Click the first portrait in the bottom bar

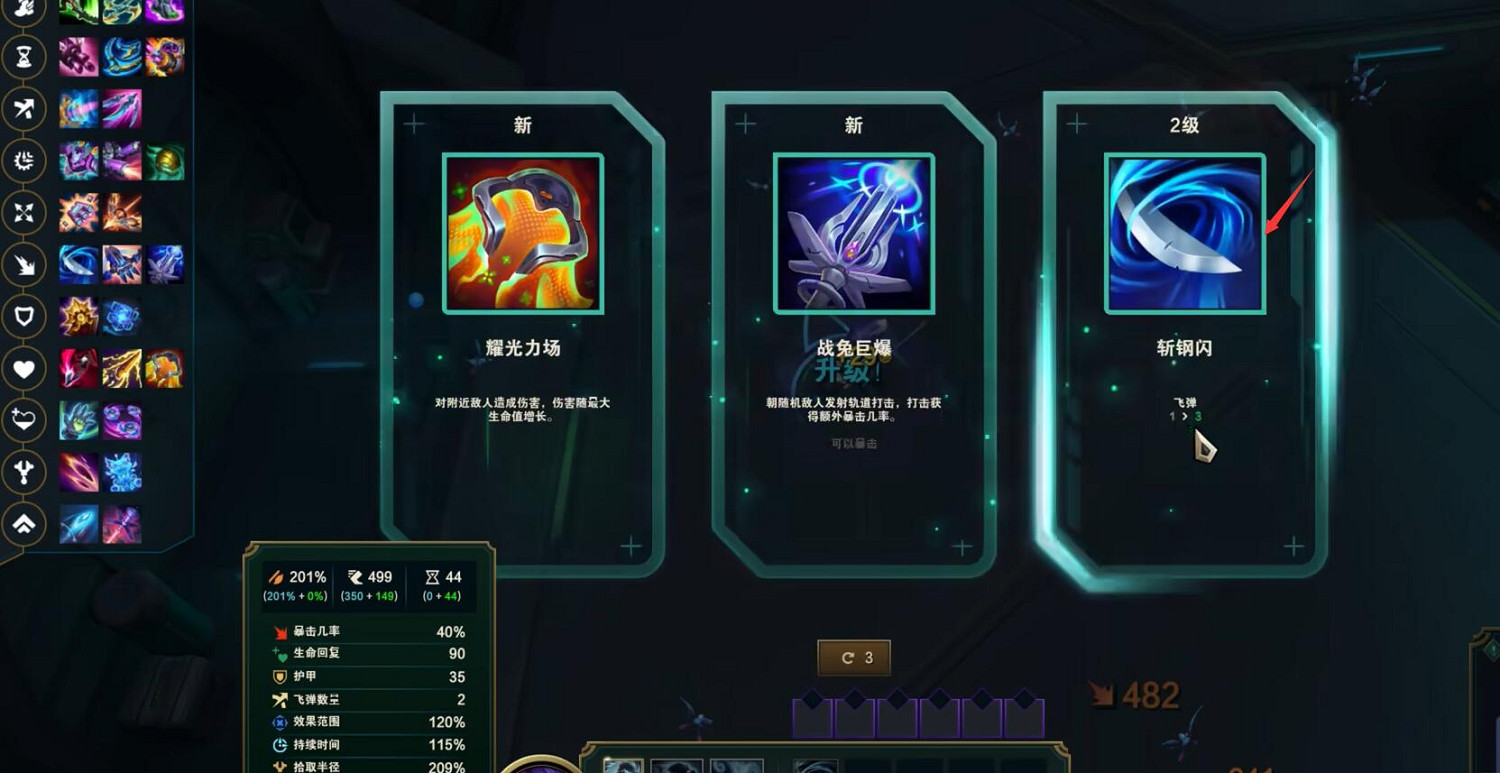coord(622,766)
